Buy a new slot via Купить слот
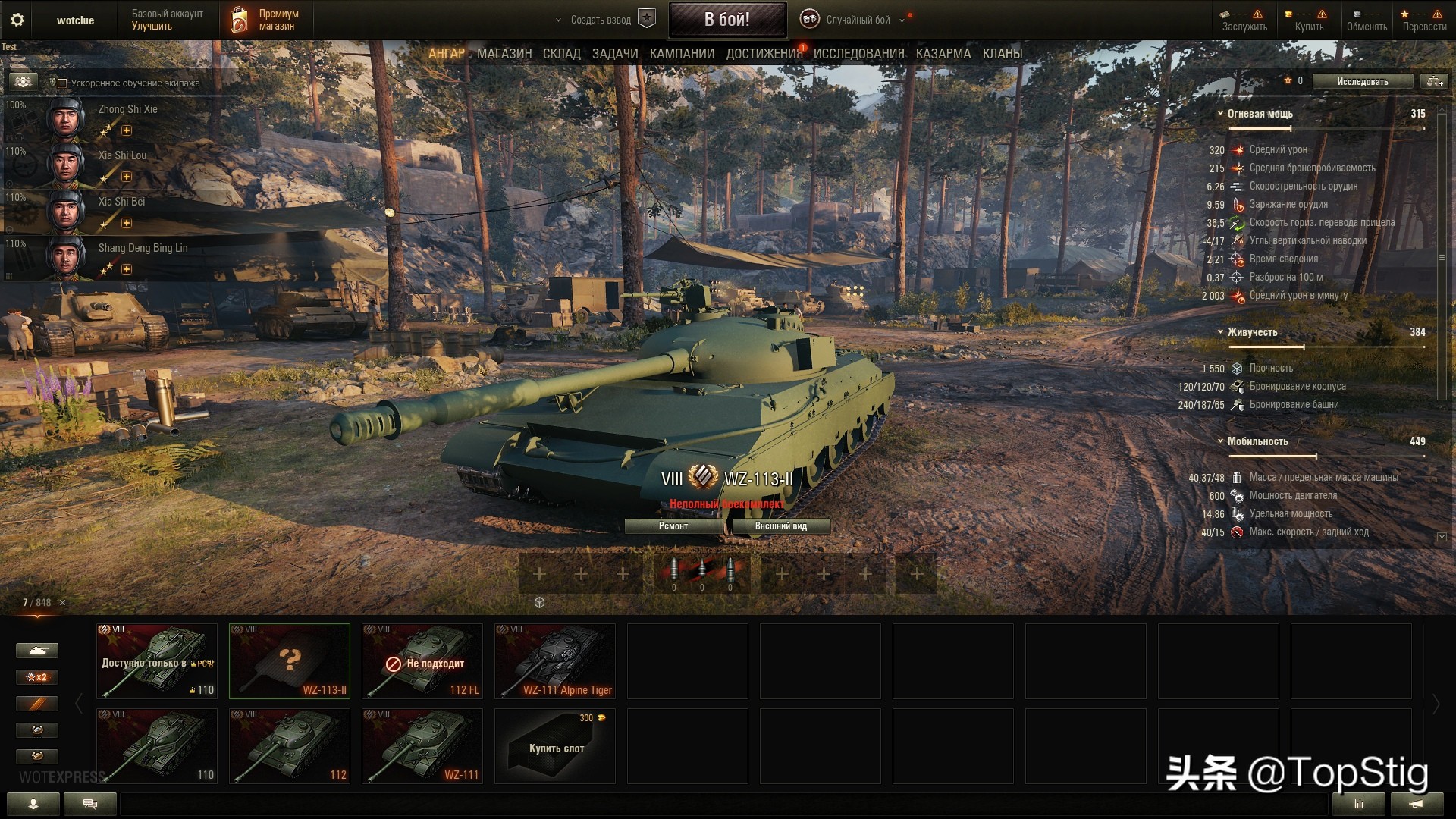The width and height of the screenshot is (1456, 819). (554, 746)
